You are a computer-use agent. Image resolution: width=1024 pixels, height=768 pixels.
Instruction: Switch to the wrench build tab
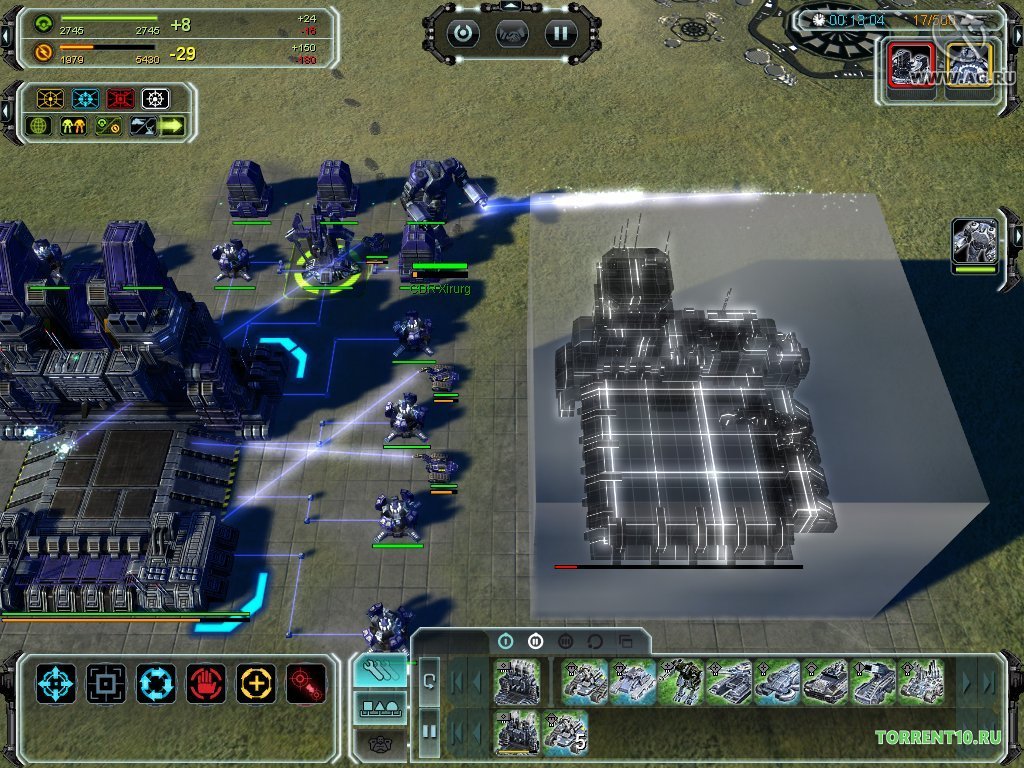(x=380, y=670)
